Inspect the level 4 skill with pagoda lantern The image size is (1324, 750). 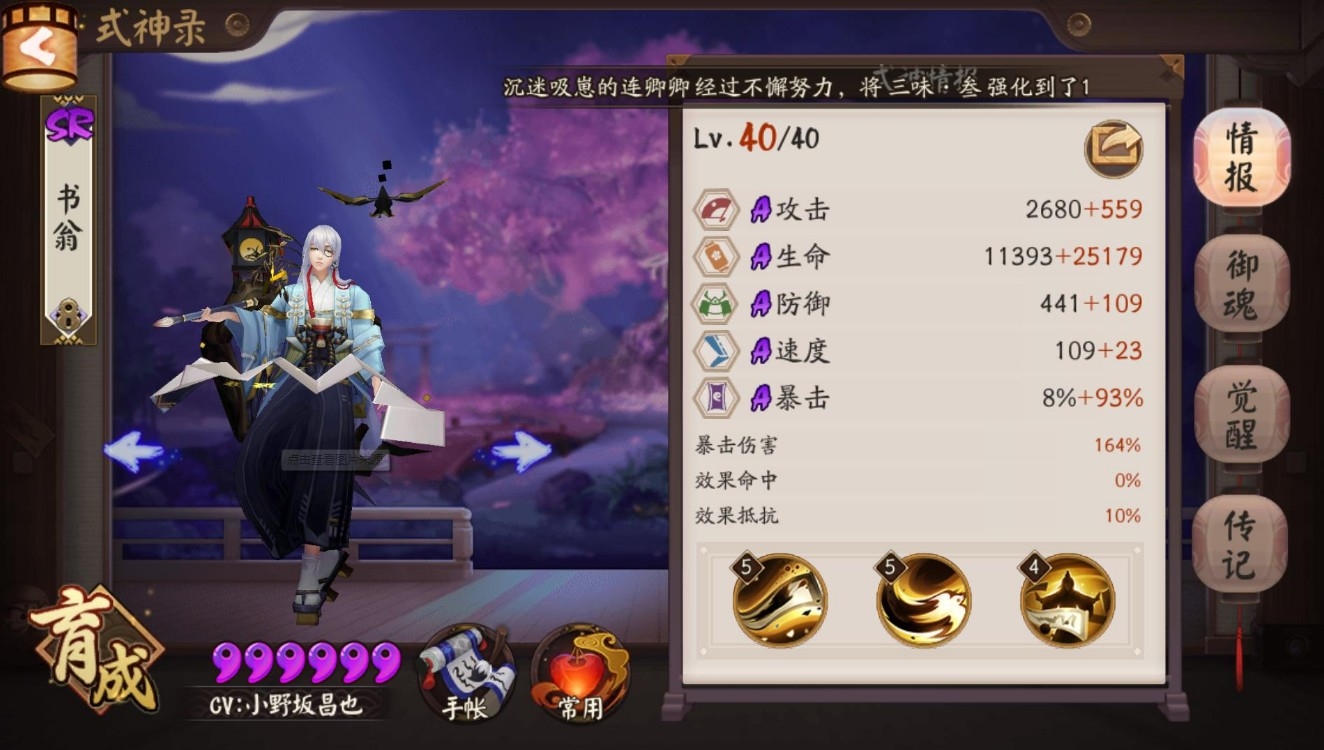1067,600
